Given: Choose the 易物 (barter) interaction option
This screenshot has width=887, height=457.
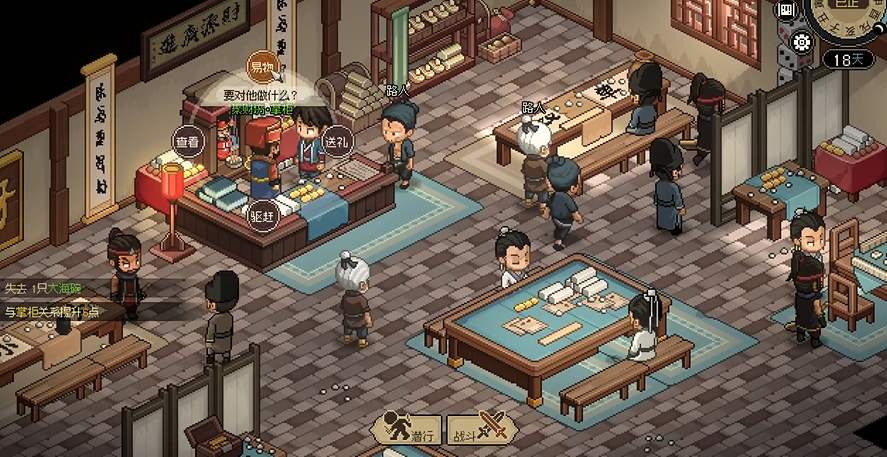Looking at the screenshot, I should click(x=263, y=66).
